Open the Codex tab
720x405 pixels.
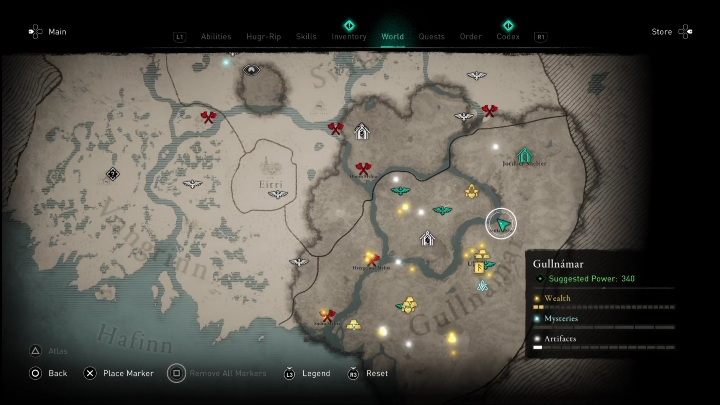pos(508,37)
